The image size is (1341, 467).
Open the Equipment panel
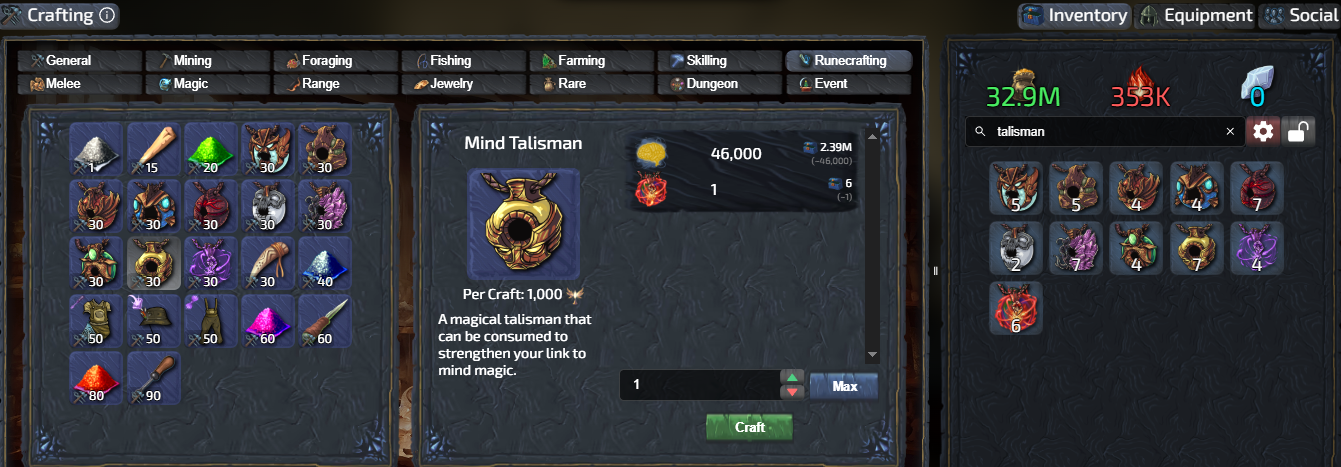coord(1196,15)
